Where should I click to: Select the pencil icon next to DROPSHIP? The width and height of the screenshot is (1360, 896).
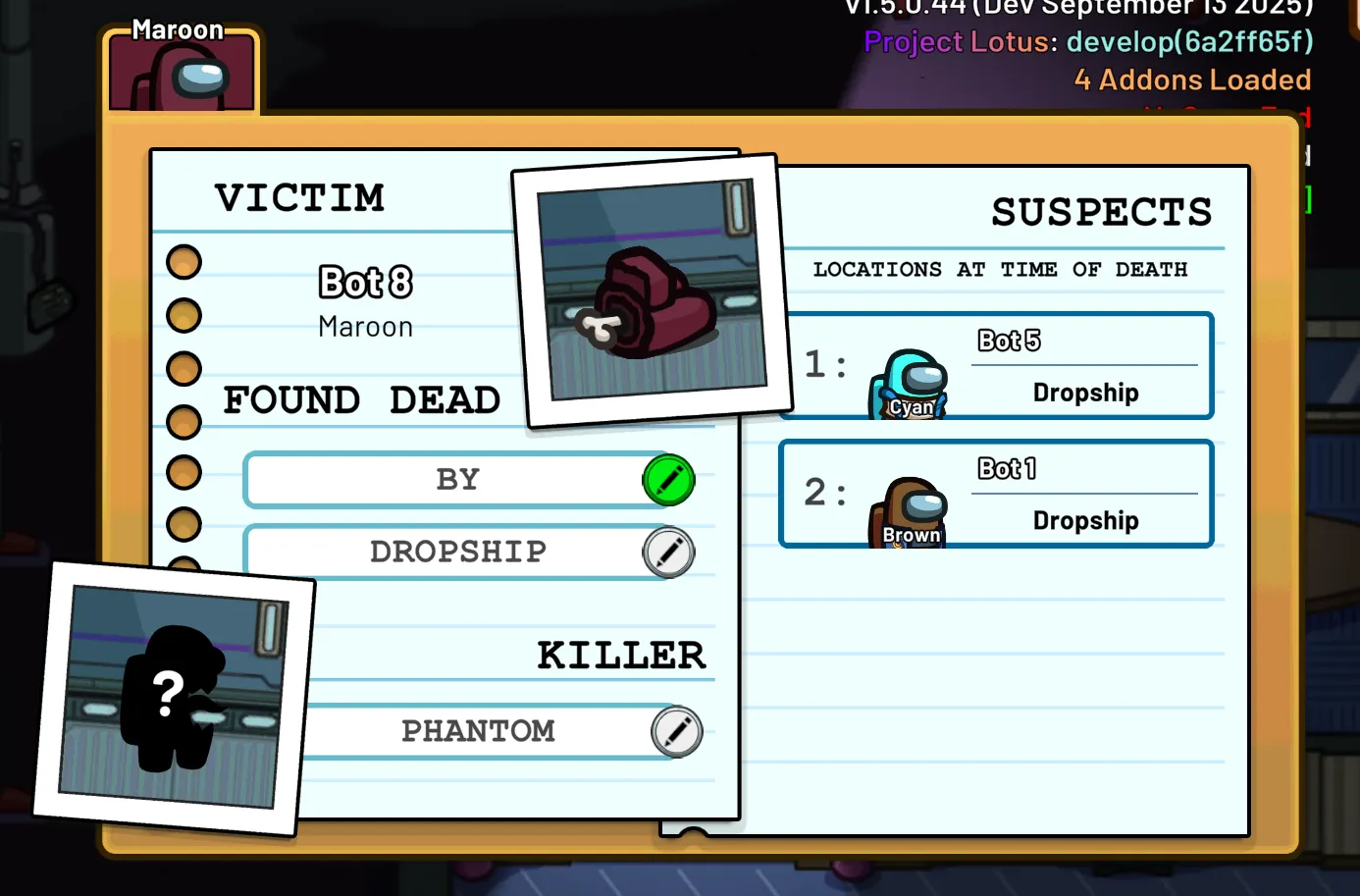pos(668,552)
